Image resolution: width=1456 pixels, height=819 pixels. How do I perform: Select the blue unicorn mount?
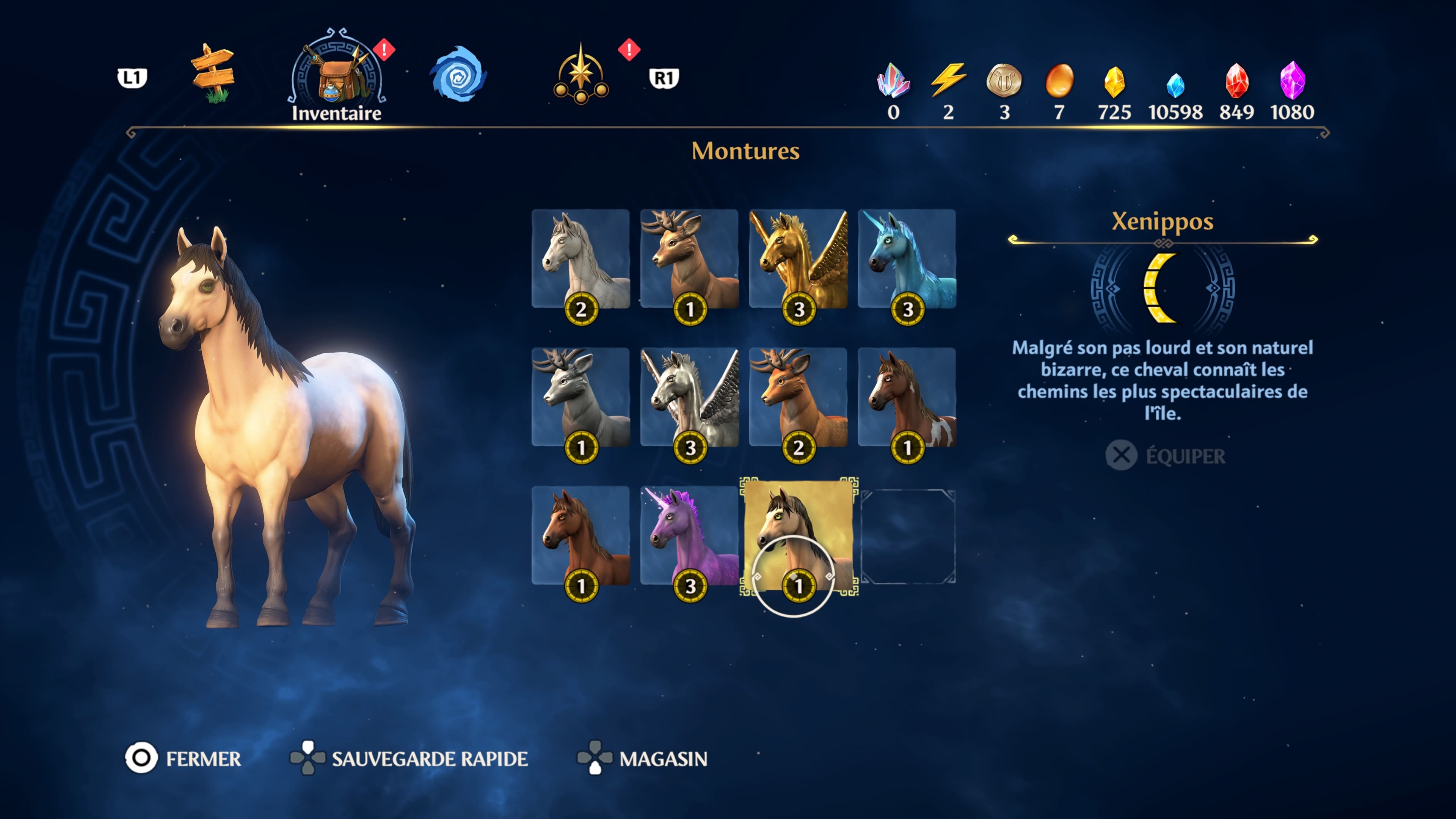coord(907,259)
